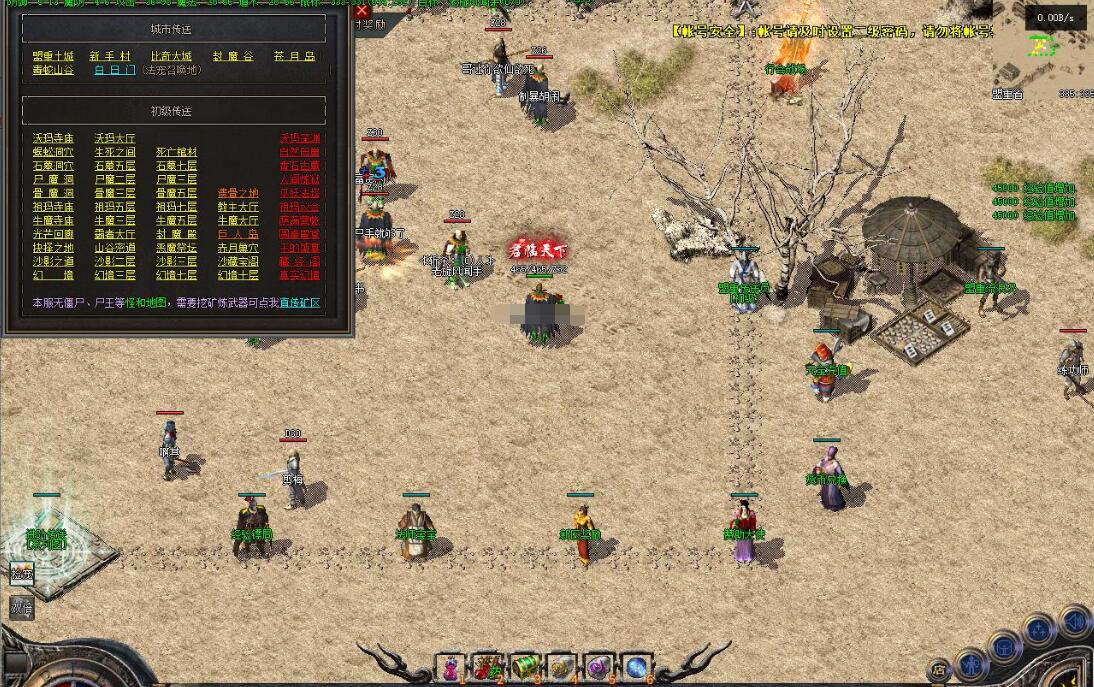1094x687 pixels.
Task: Activate the blue orb in slot 6
Action: click(x=635, y=667)
